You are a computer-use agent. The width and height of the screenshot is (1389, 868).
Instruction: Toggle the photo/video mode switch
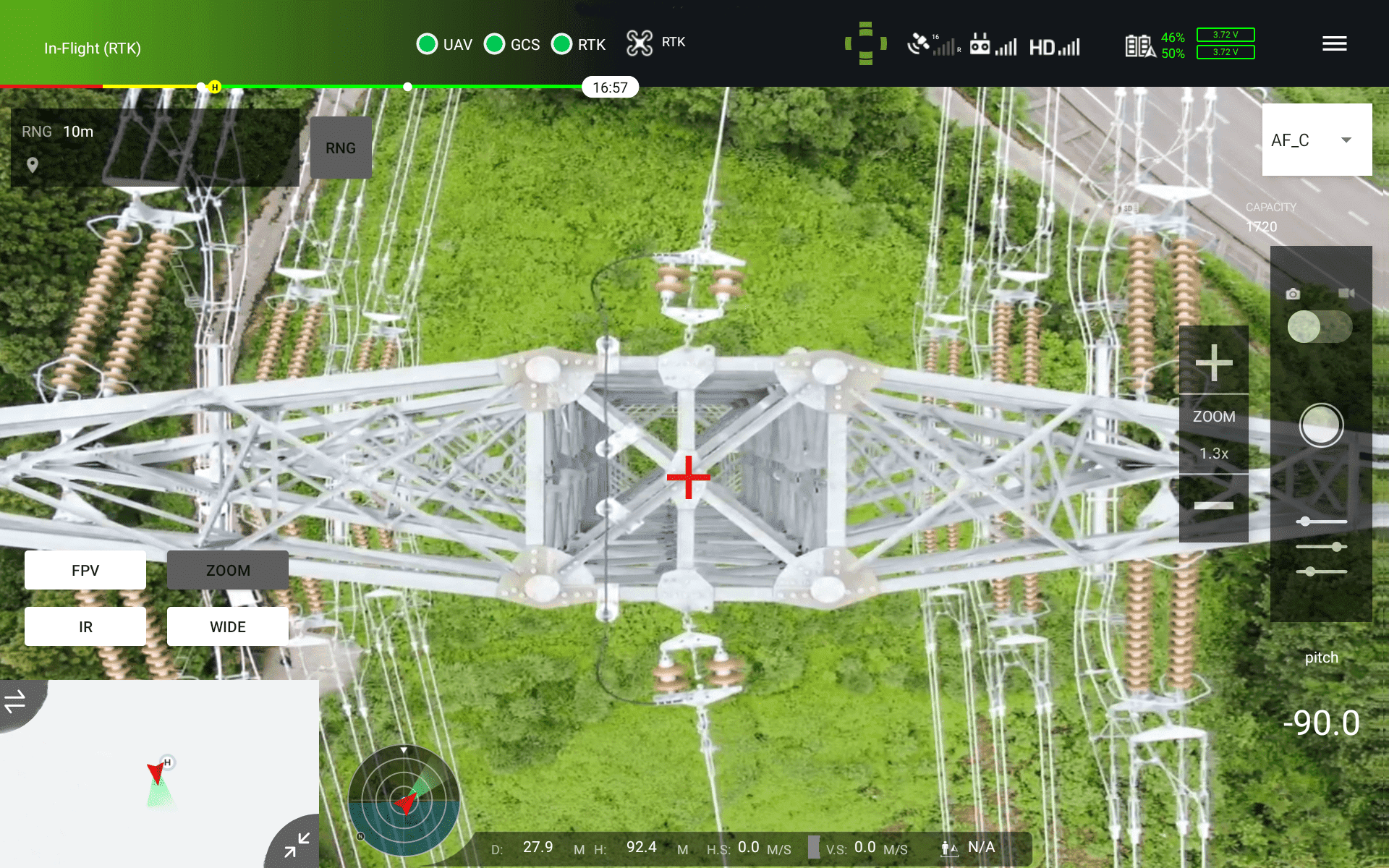pos(1320,327)
